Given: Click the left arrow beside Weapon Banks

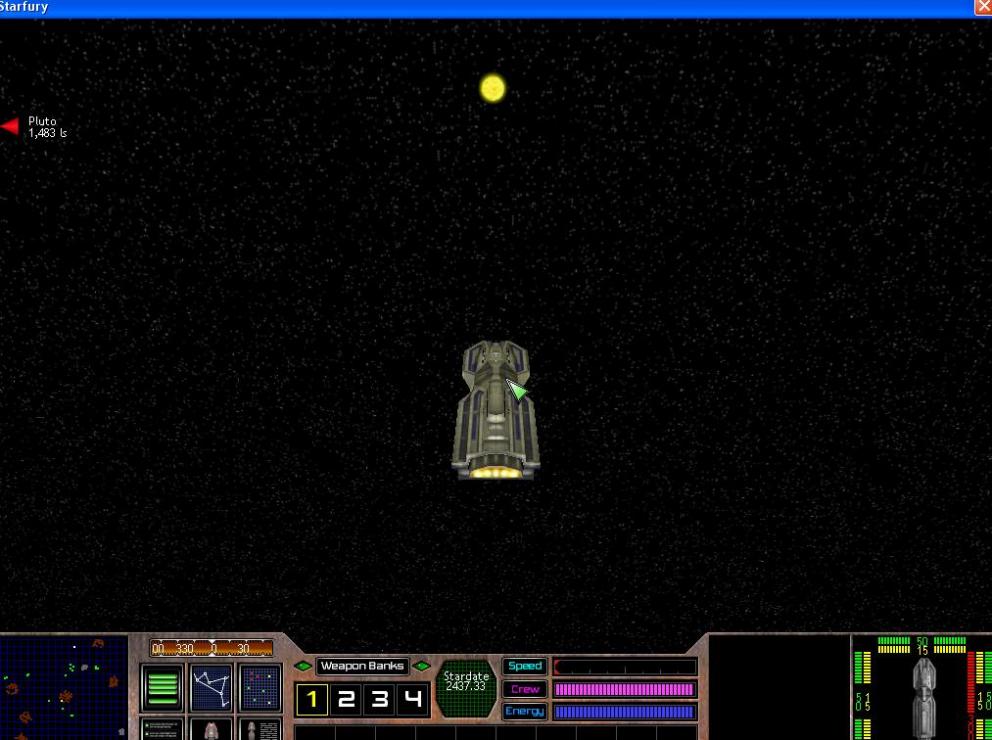Looking at the screenshot, I should [302, 666].
